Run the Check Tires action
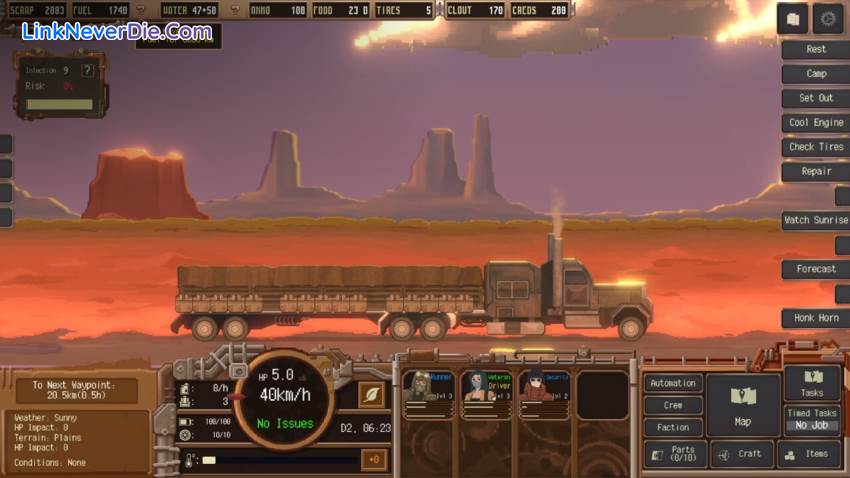The height and width of the screenshot is (478, 850). [x=816, y=147]
